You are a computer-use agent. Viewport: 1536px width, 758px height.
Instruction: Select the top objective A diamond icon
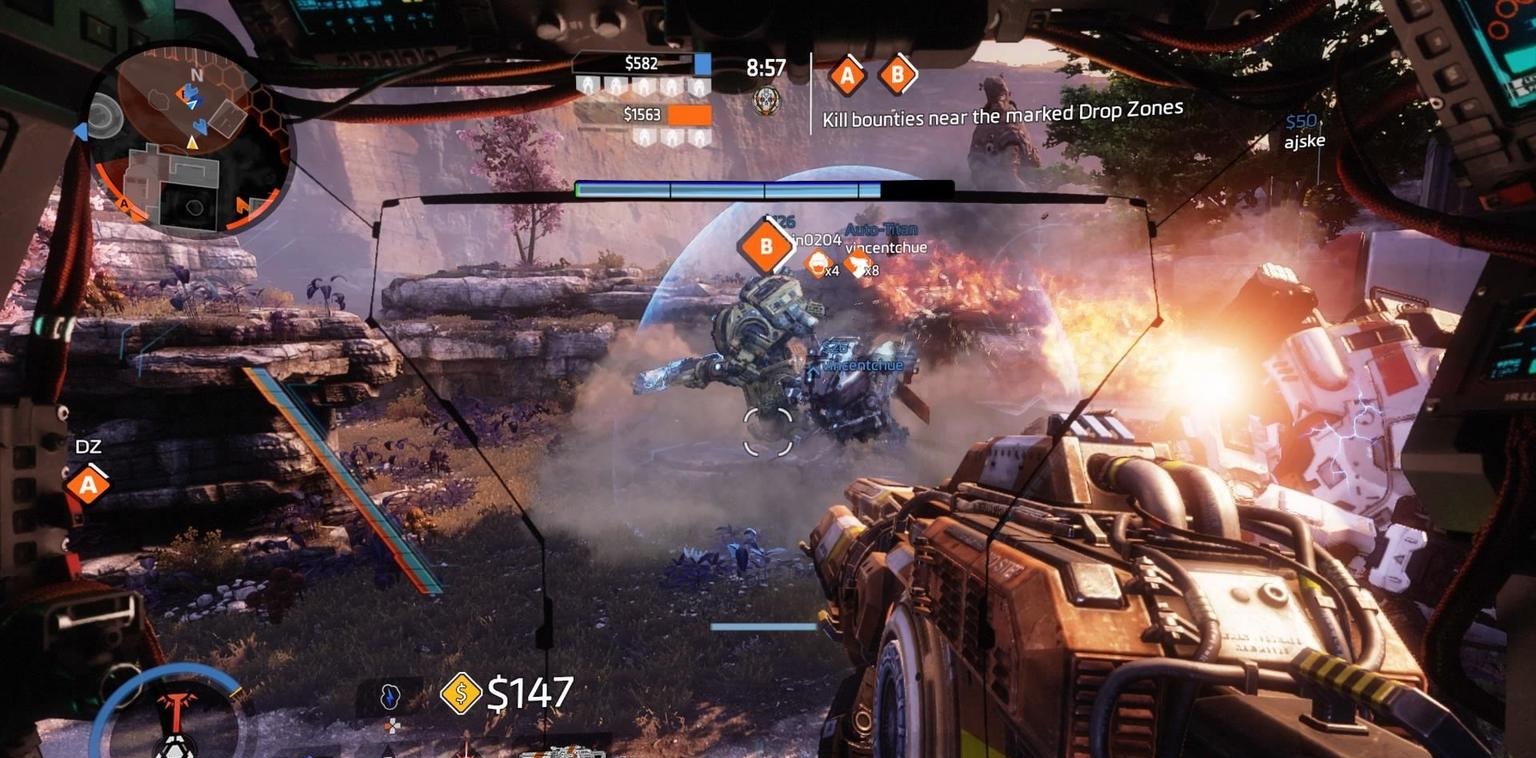tap(848, 75)
